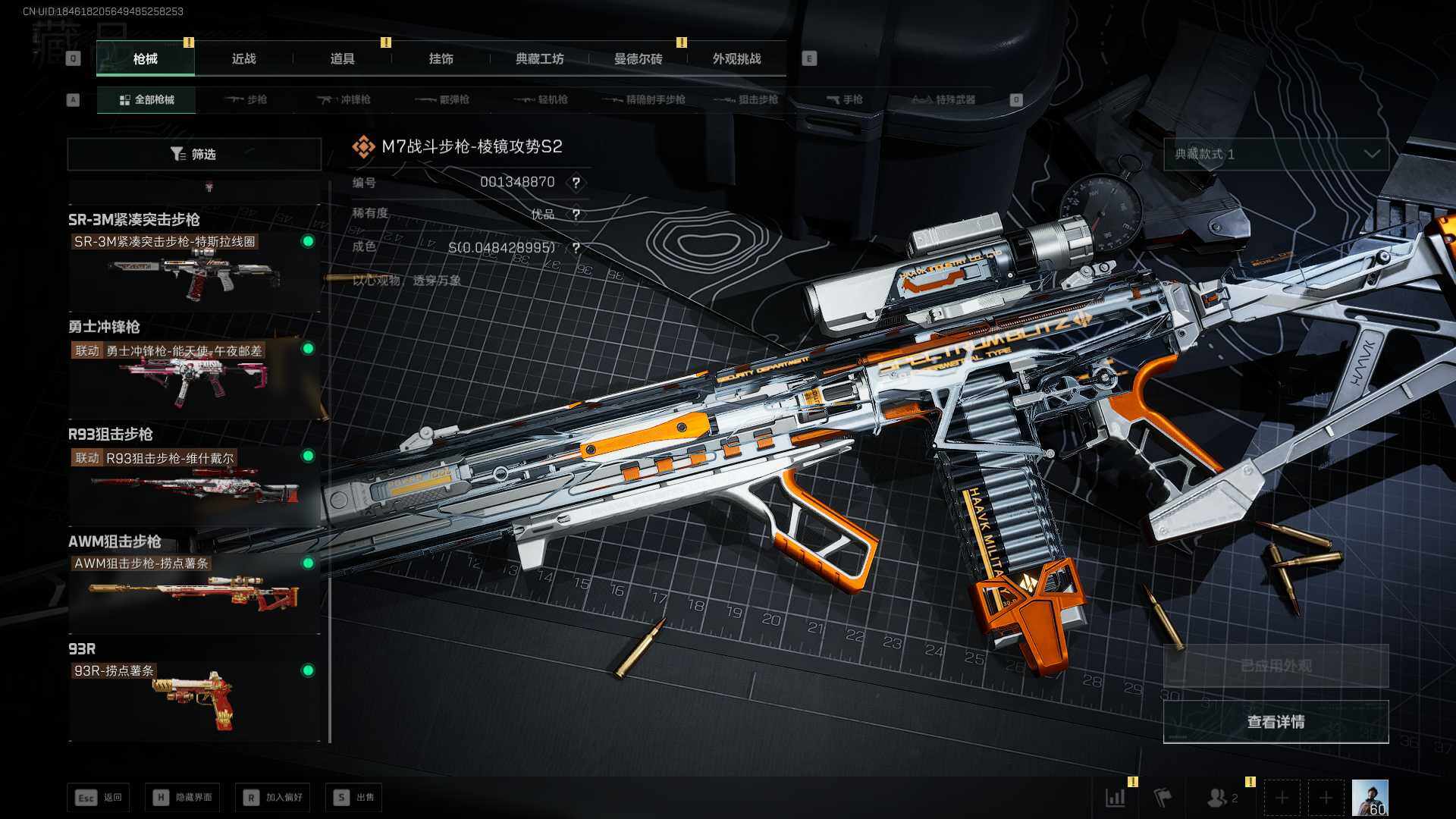The height and width of the screenshot is (819, 1456).
Task: Open the 典藏款式 1 dropdown
Action: point(1276,154)
